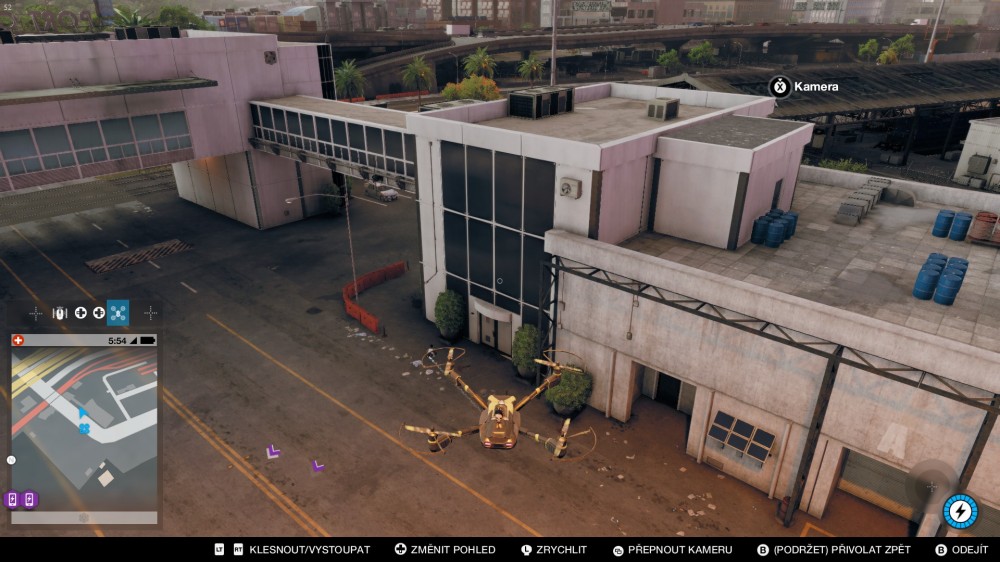
Task: Choose the RC jumper car icon
Action: (x=58, y=313)
